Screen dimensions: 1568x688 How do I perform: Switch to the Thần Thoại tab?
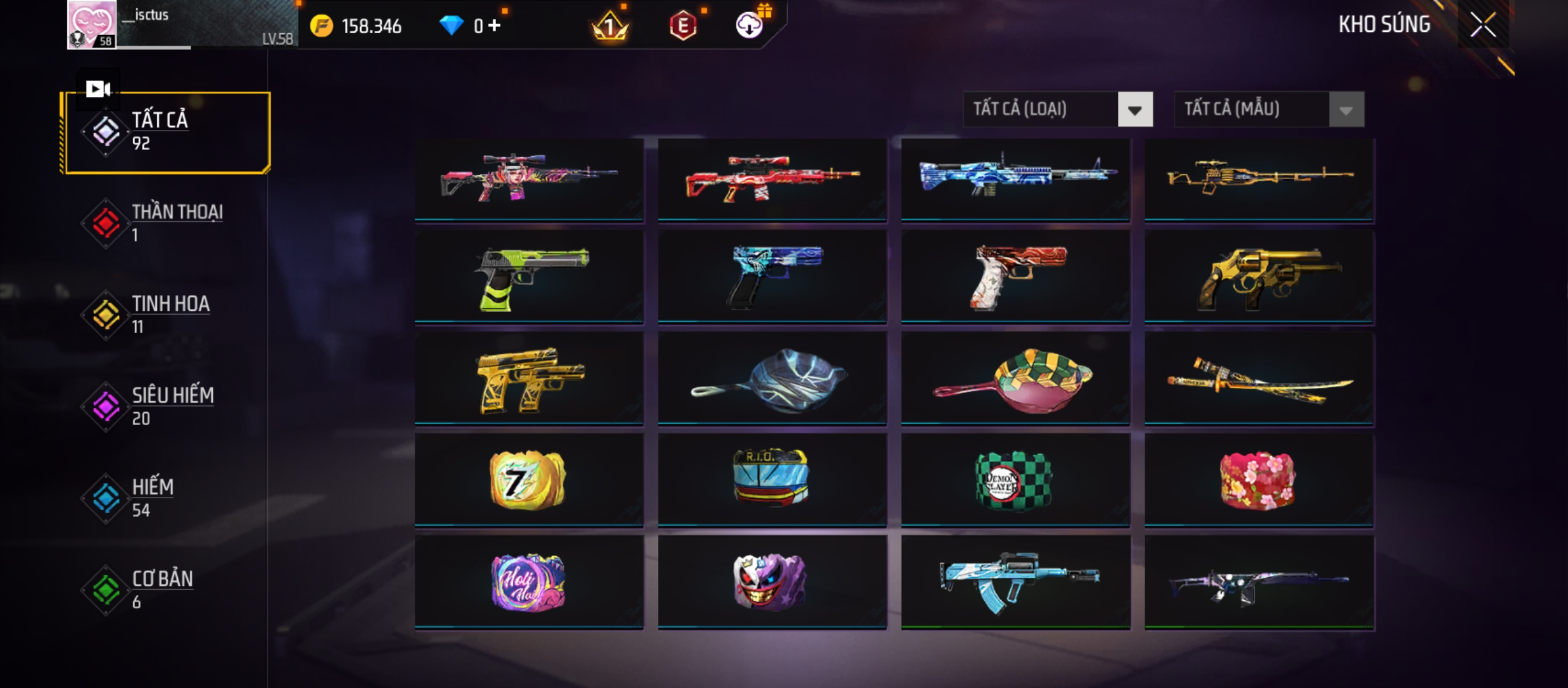tap(167, 223)
